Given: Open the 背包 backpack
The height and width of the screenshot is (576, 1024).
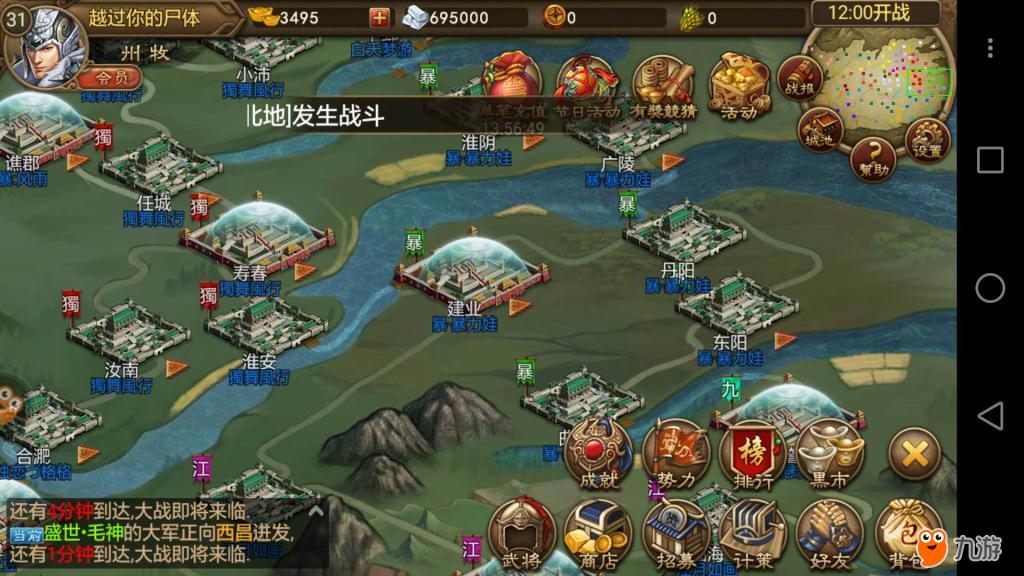Looking at the screenshot, I should coord(907,532).
